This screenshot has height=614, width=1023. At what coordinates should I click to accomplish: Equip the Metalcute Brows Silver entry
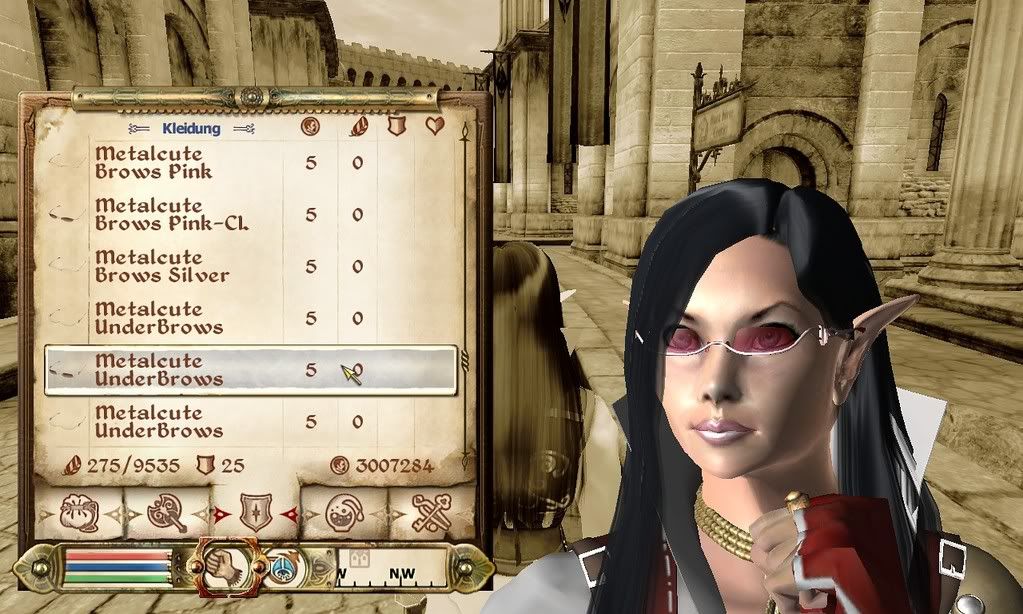[x=162, y=267]
